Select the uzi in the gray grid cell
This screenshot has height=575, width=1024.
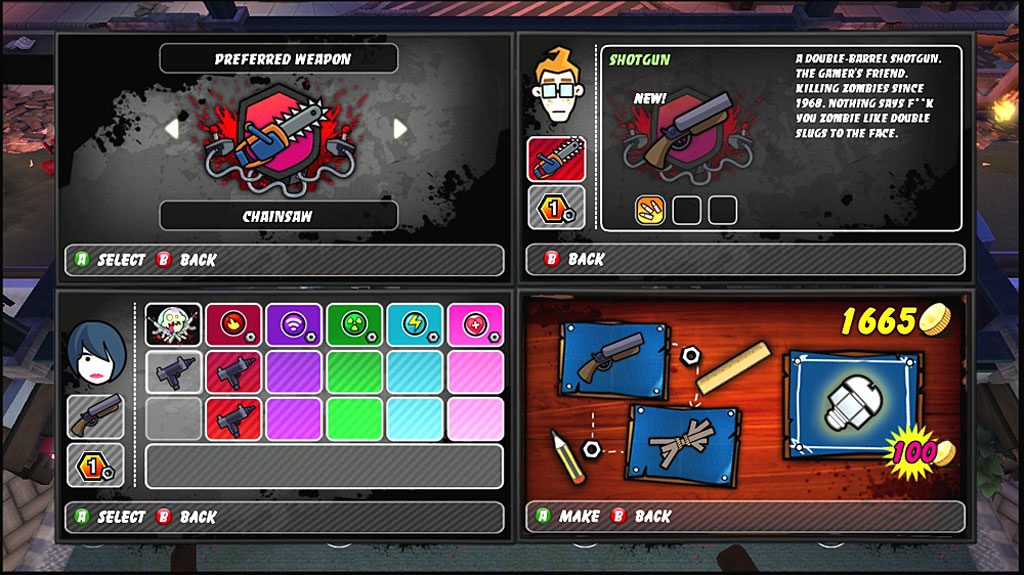(173, 372)
